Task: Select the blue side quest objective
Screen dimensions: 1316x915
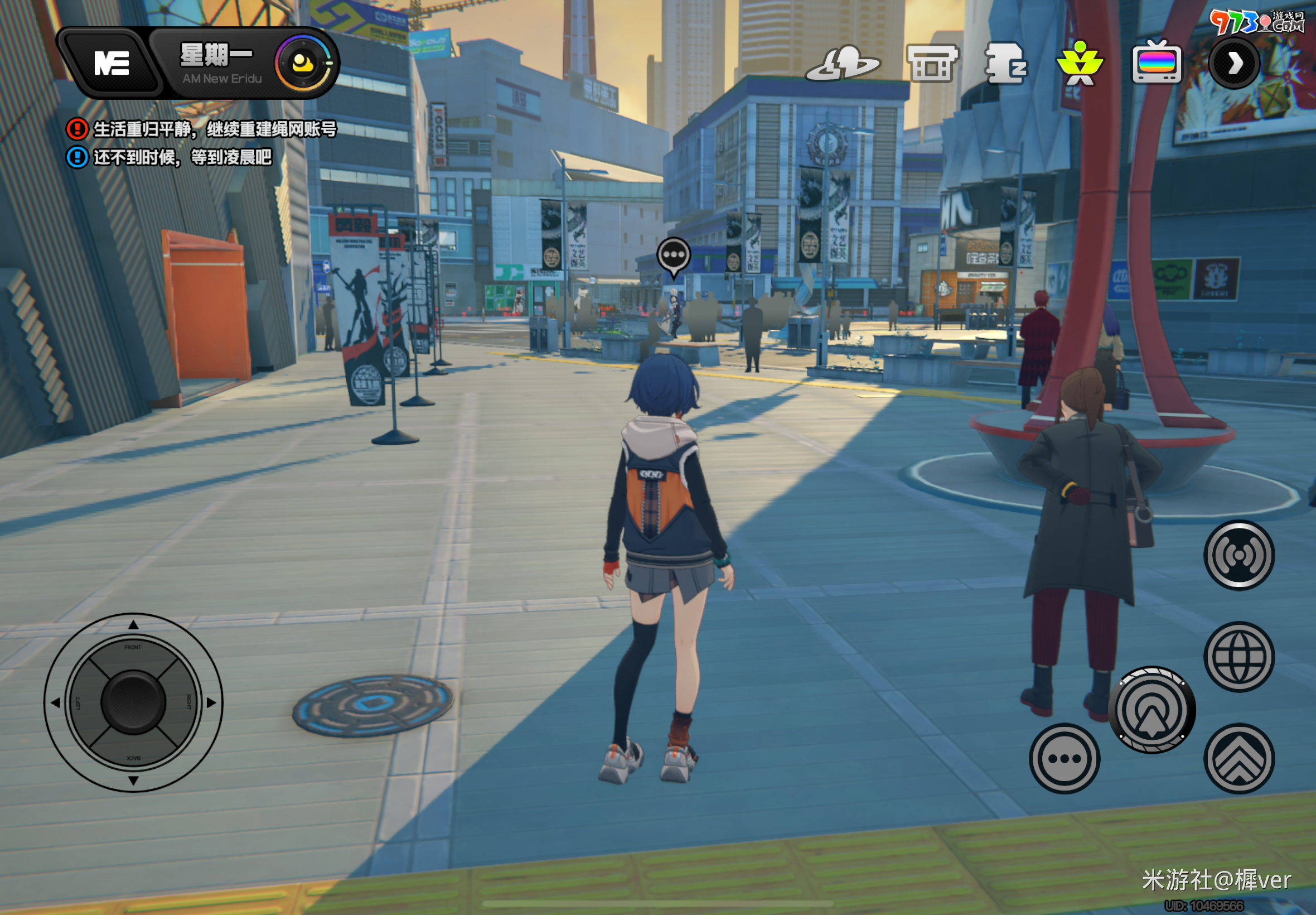Action: pyautogui.click(x=170, y=157)
